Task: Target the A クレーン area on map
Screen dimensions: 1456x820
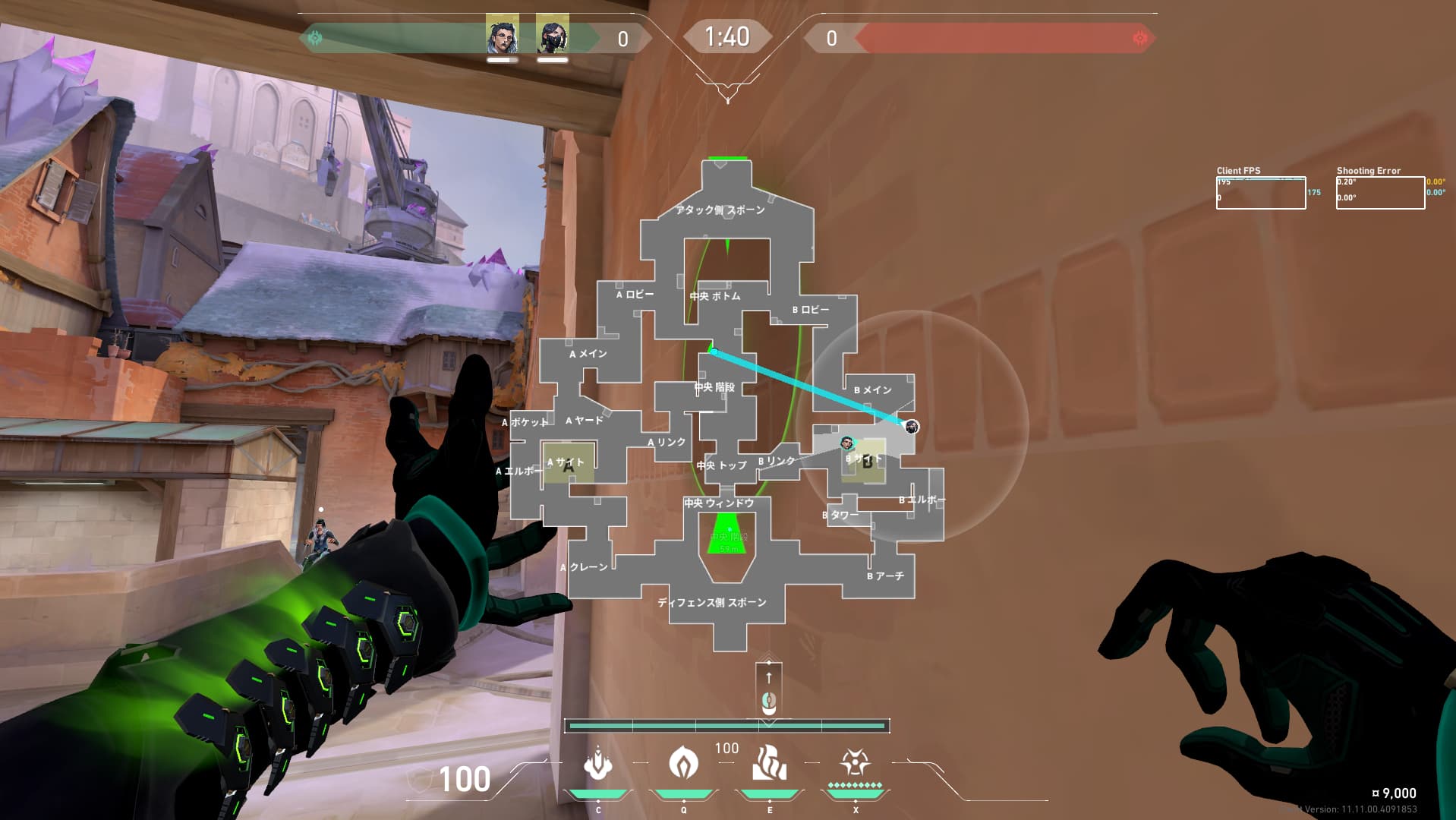Action: coord(585,567)
